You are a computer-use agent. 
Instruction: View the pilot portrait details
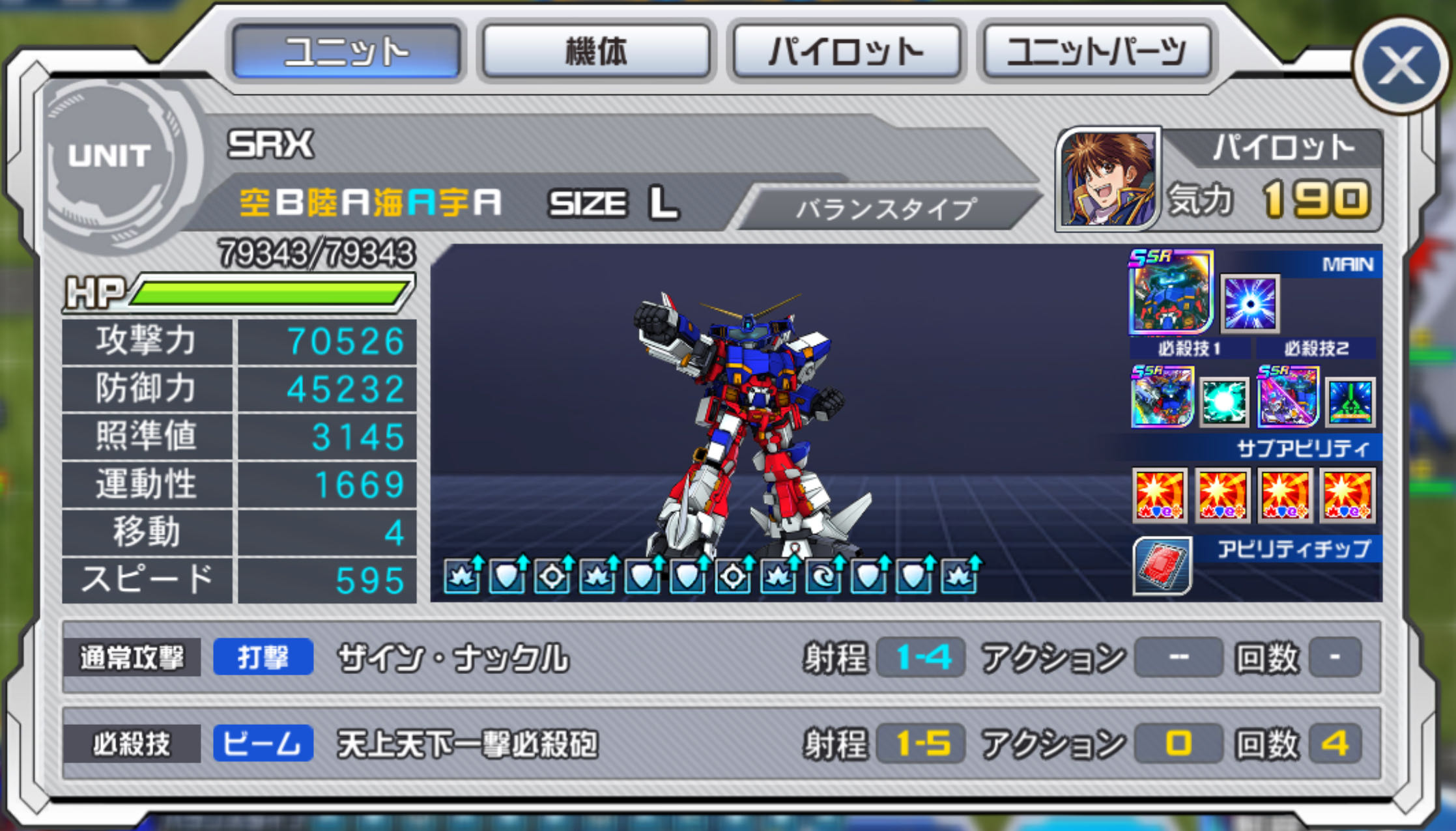[1109, 179]
